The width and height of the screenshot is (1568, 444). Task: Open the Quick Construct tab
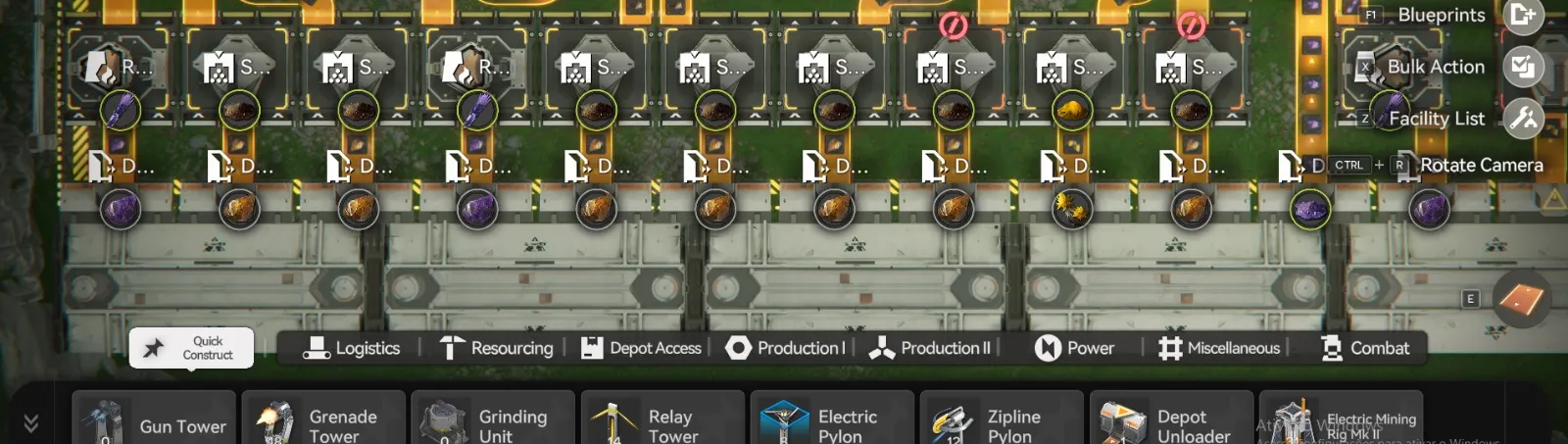[192, 348]
